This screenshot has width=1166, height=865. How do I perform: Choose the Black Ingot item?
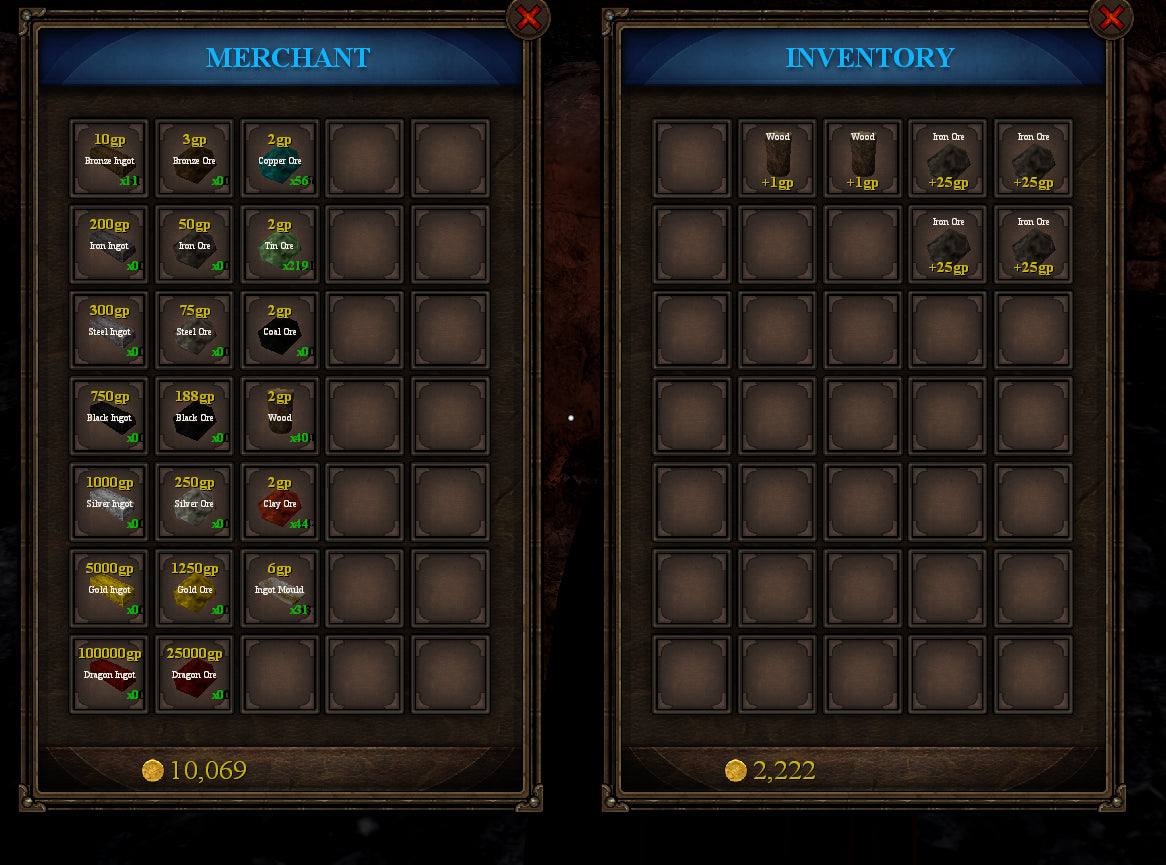tap(109, 417)
